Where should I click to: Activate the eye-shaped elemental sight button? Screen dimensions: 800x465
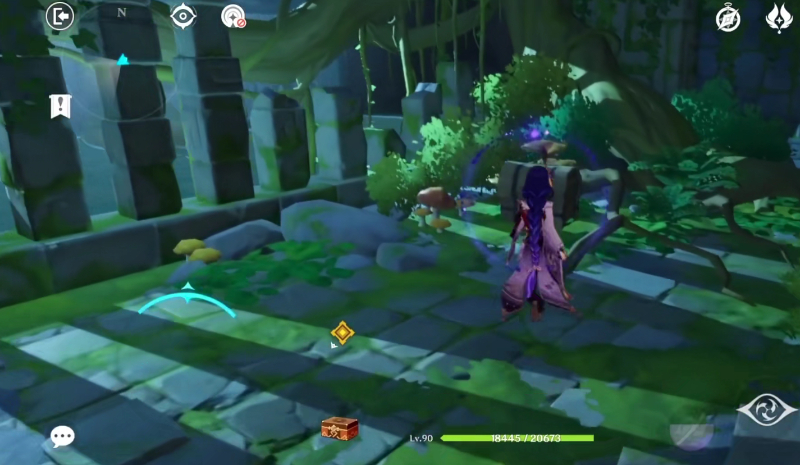(x=767, y=410)
